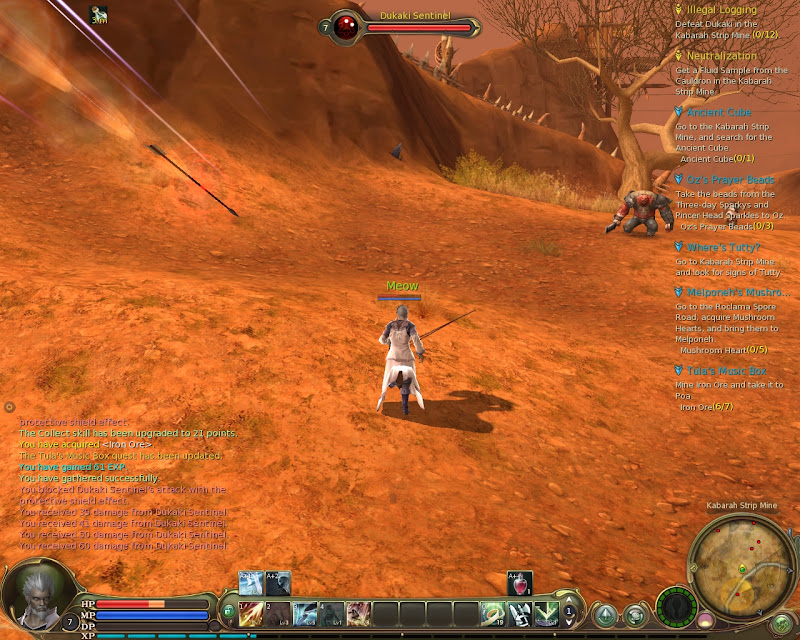Click the chat window options gear
This screenshot has height=640, width=800.
[x=9, y=407]
